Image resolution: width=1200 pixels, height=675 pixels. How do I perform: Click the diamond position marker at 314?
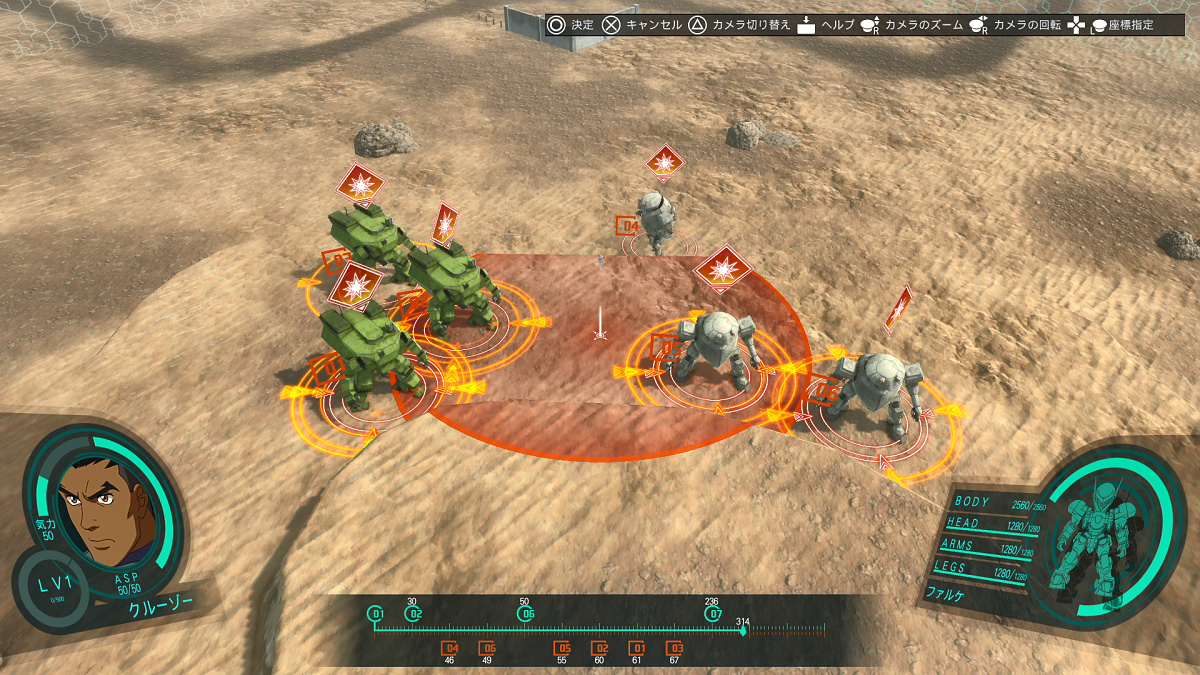[x=743, y=630]
